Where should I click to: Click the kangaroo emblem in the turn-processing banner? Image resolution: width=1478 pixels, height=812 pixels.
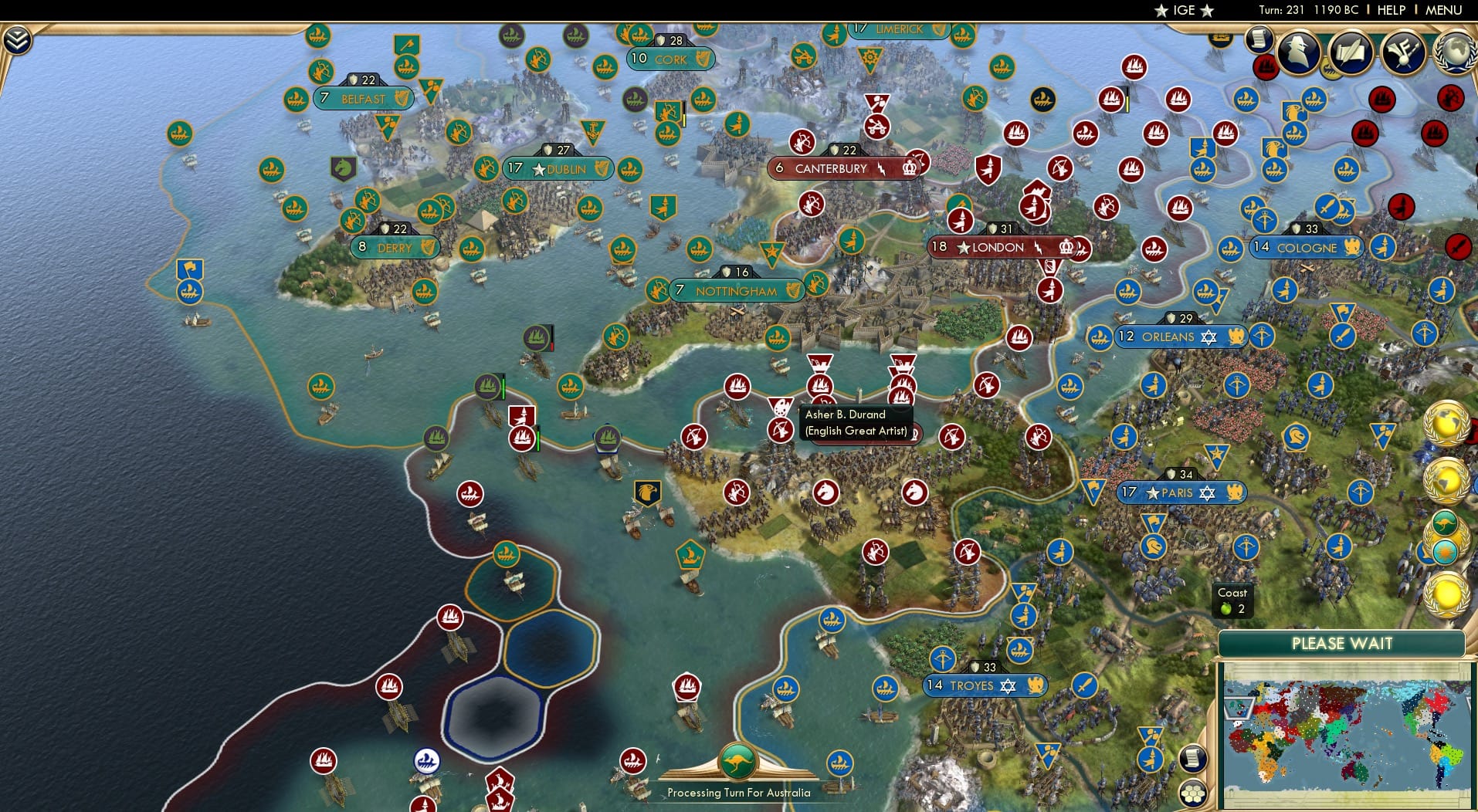[x=737, y=760]
